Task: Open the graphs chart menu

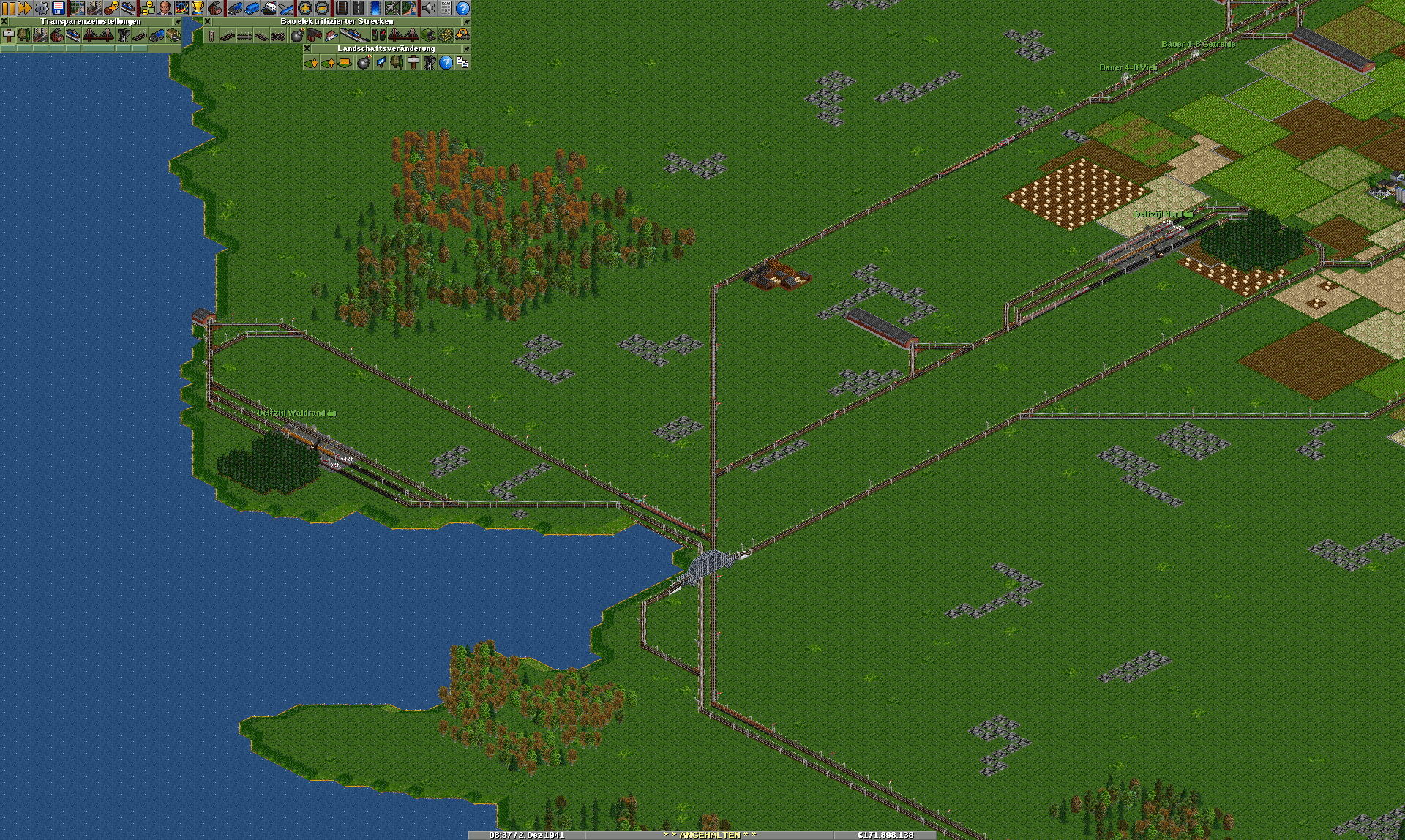Action: tap(181, 8)
